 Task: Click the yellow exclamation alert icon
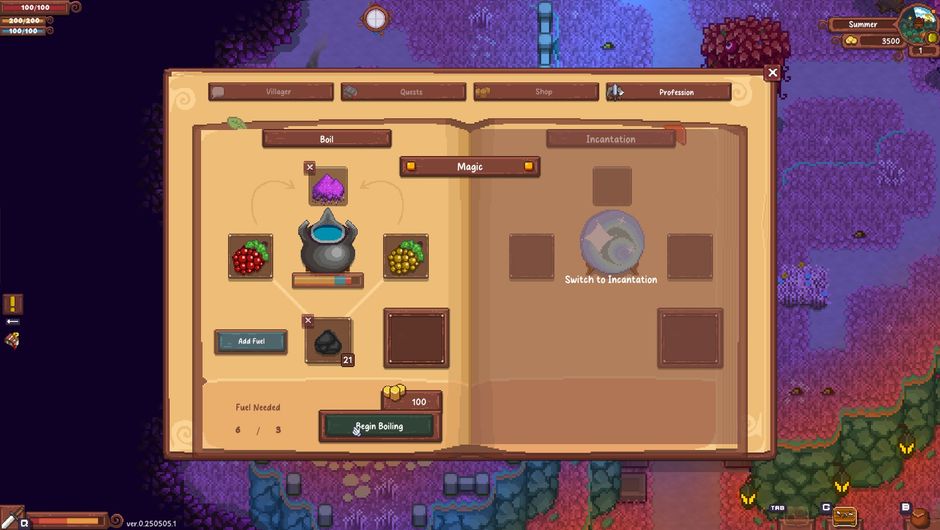12,304
